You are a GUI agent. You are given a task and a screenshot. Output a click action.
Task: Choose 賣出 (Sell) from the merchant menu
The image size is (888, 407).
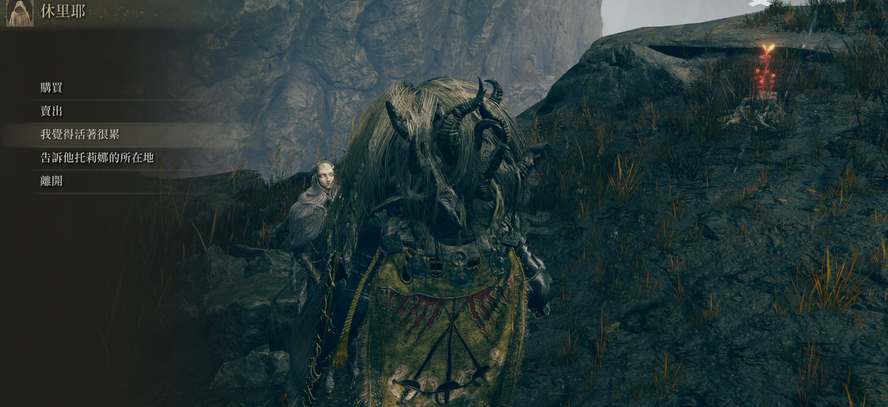point(52,111)
